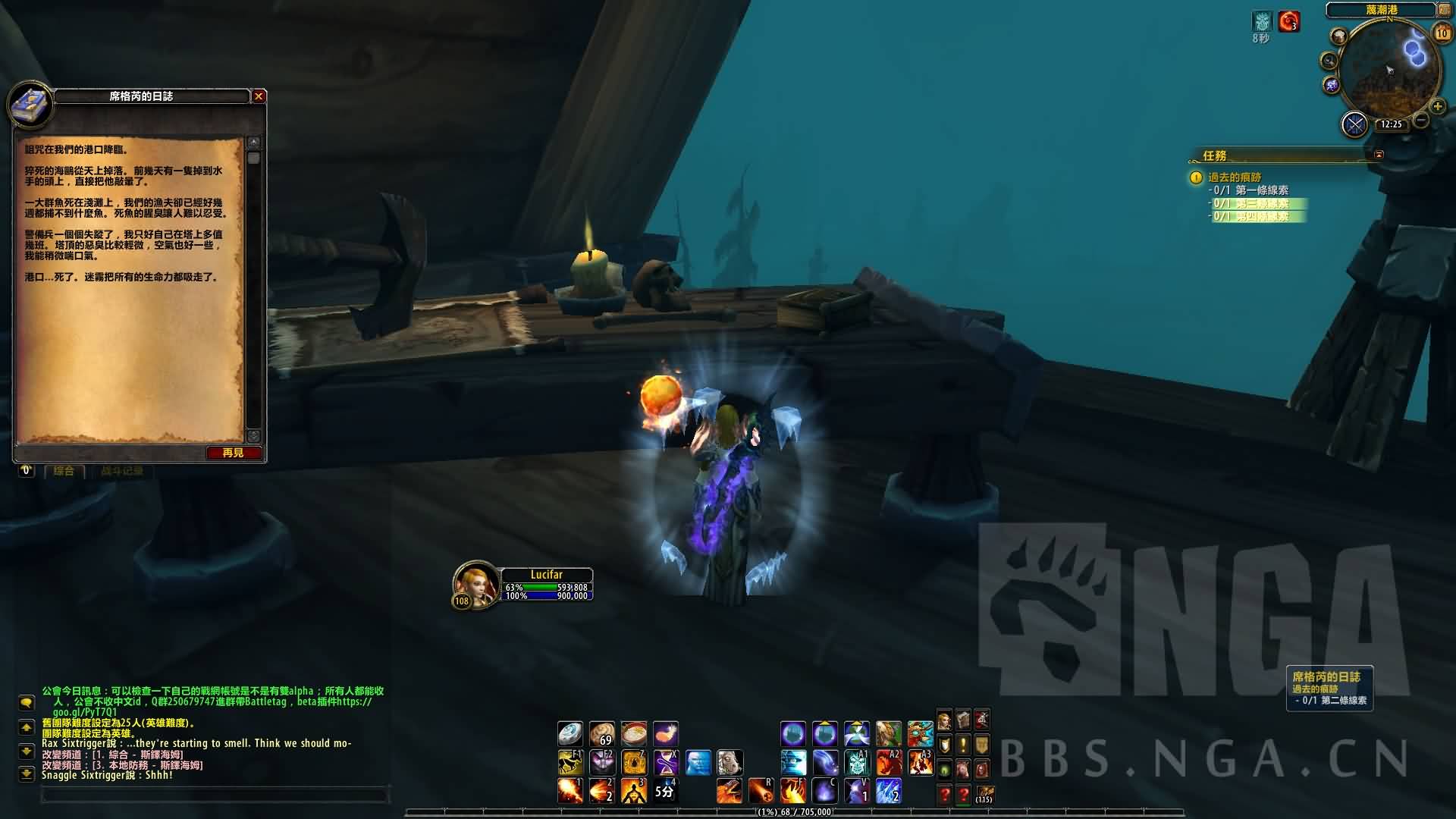Close the 席格芮的日誌 journal window

point(259,96)
